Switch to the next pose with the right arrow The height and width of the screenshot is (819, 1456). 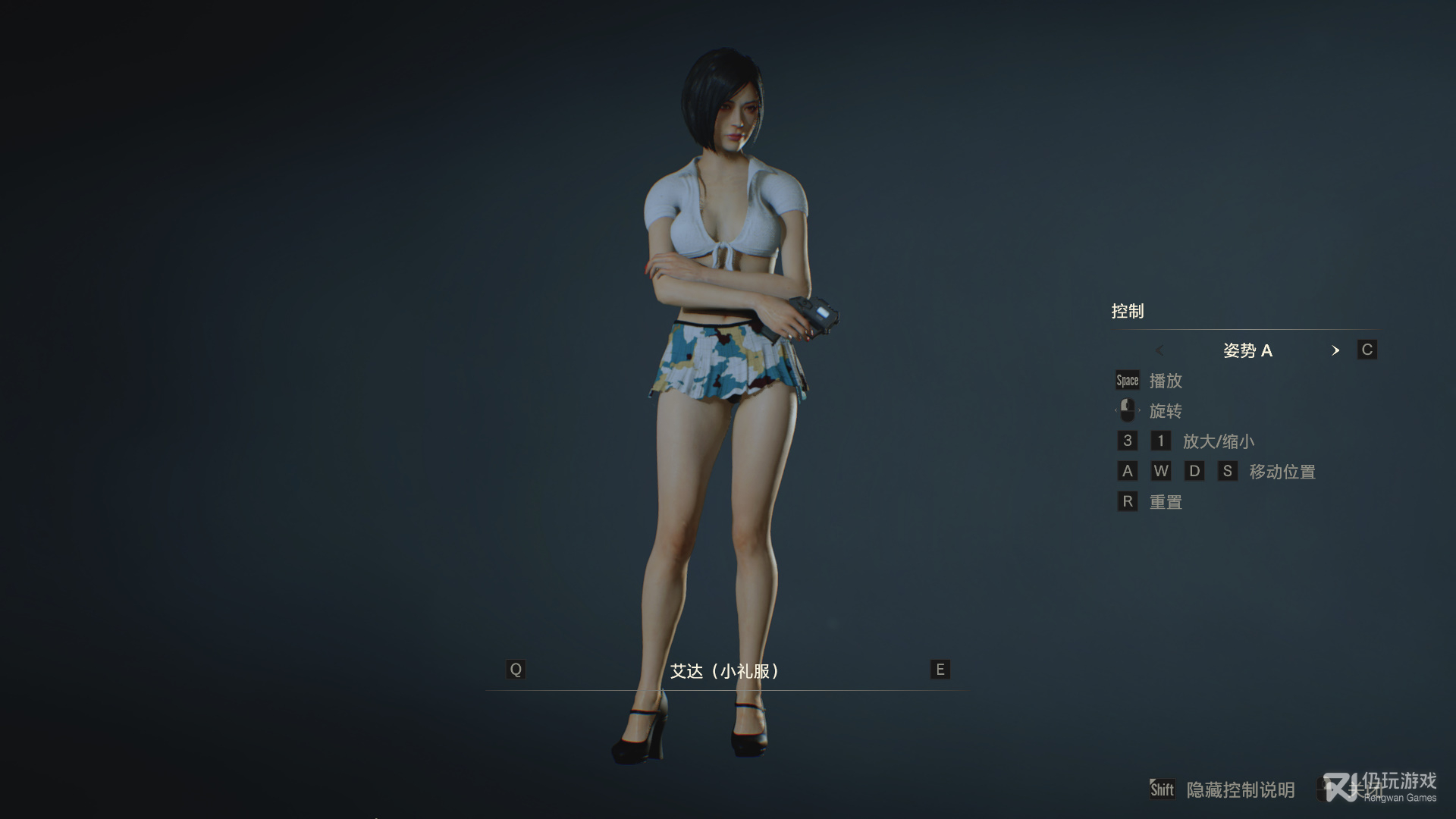pos(1335,350)
